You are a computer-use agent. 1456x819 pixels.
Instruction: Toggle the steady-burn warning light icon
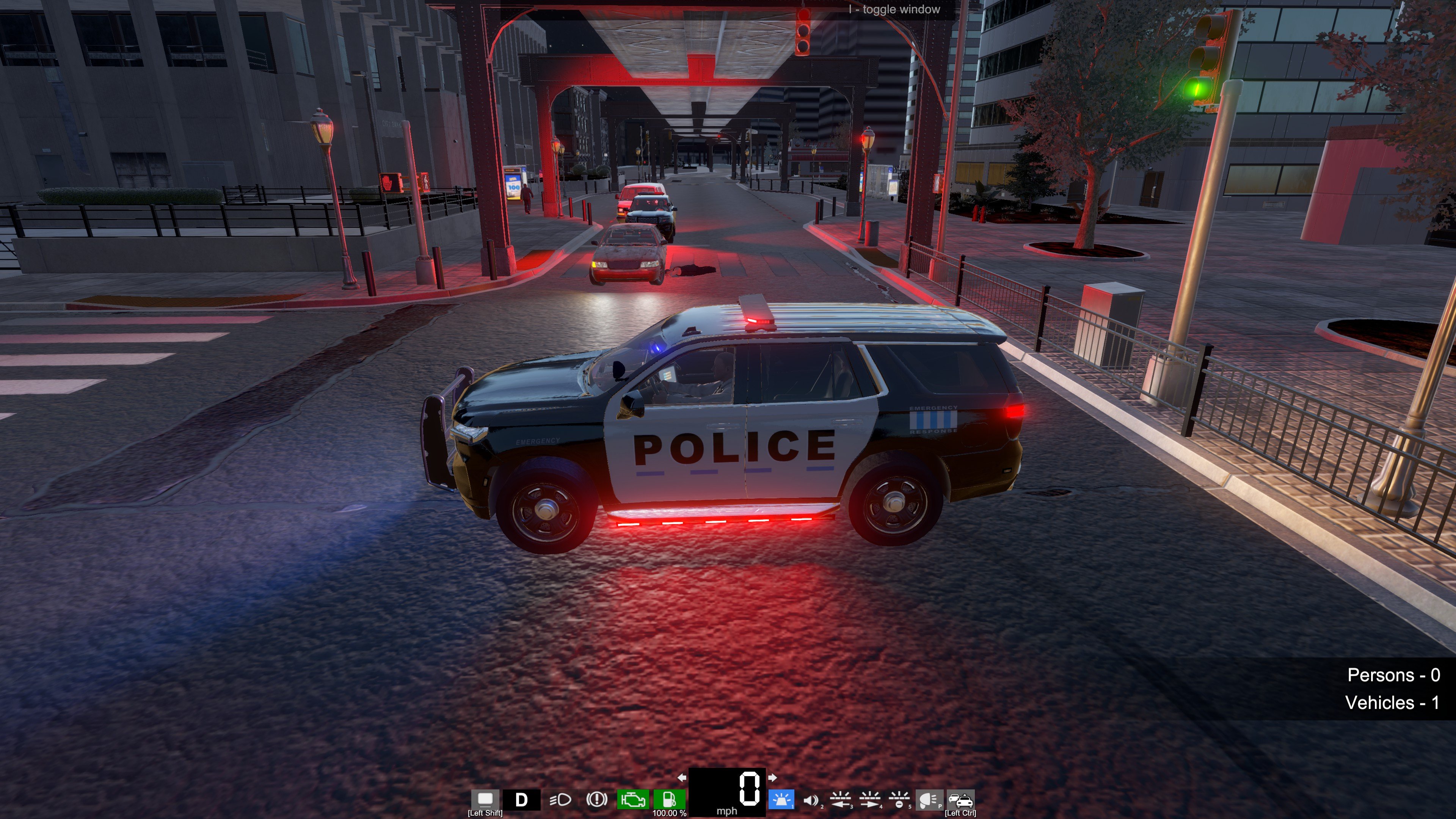click(x=899, y=800)
